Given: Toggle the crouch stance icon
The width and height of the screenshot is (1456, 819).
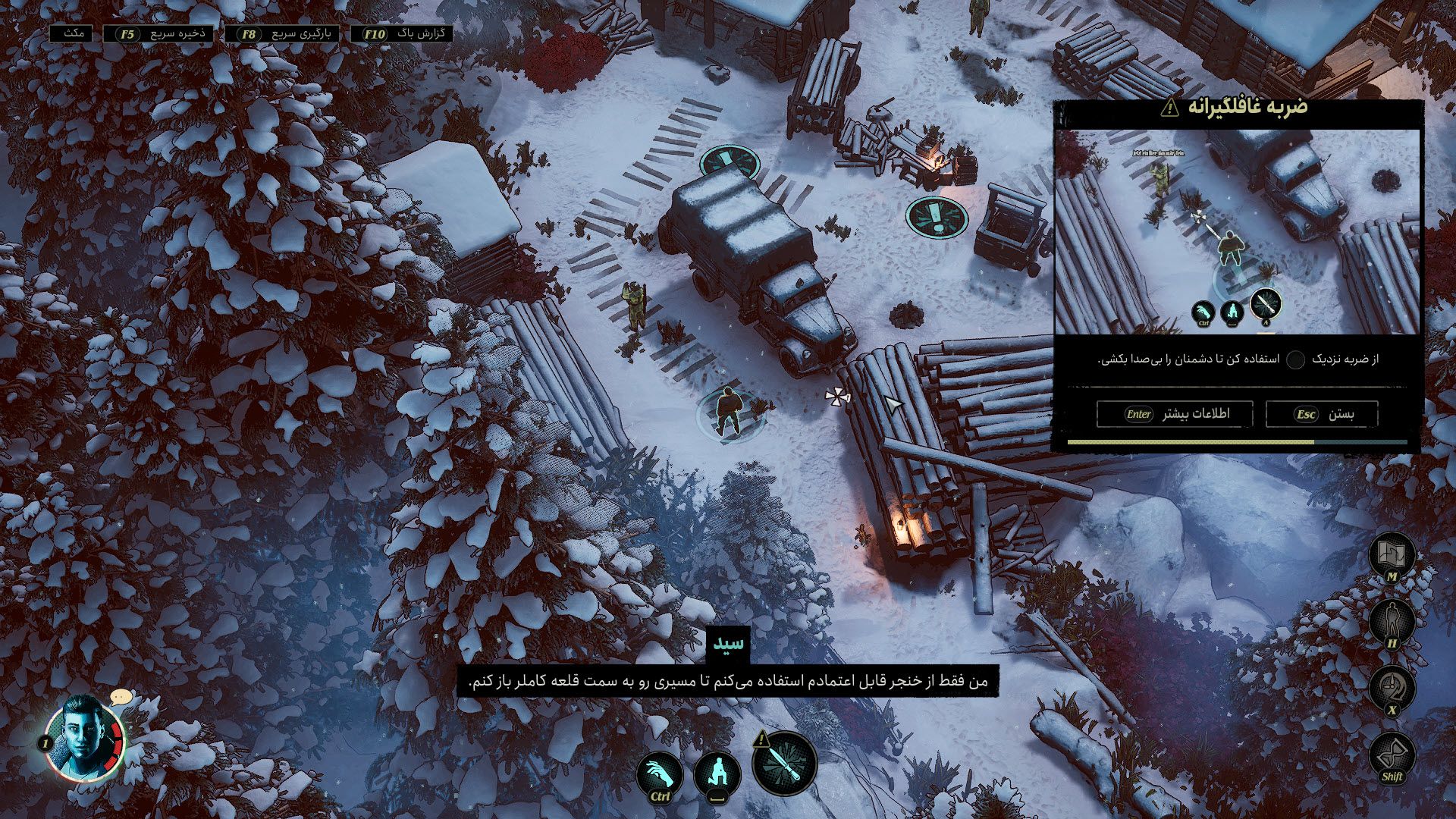Looking at the screenshot, I should [x=717, y=775].
